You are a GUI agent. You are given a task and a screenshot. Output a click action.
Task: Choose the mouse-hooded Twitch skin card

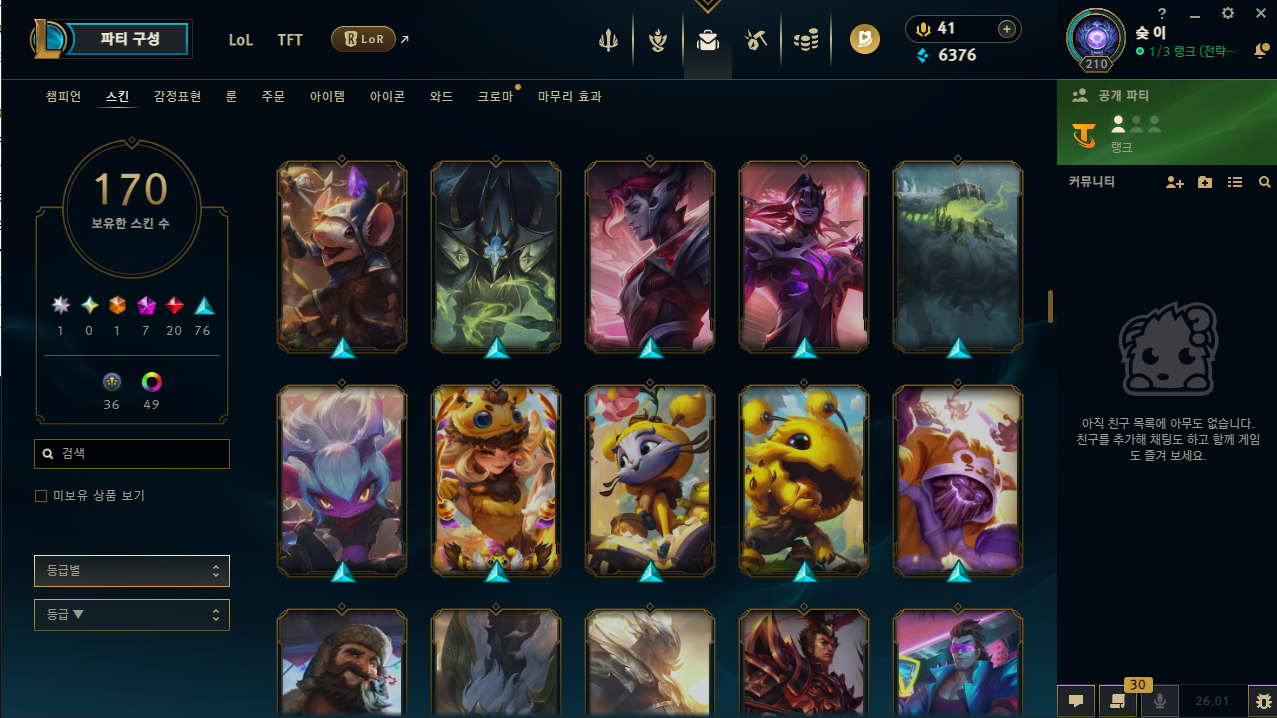coord(342,257)
